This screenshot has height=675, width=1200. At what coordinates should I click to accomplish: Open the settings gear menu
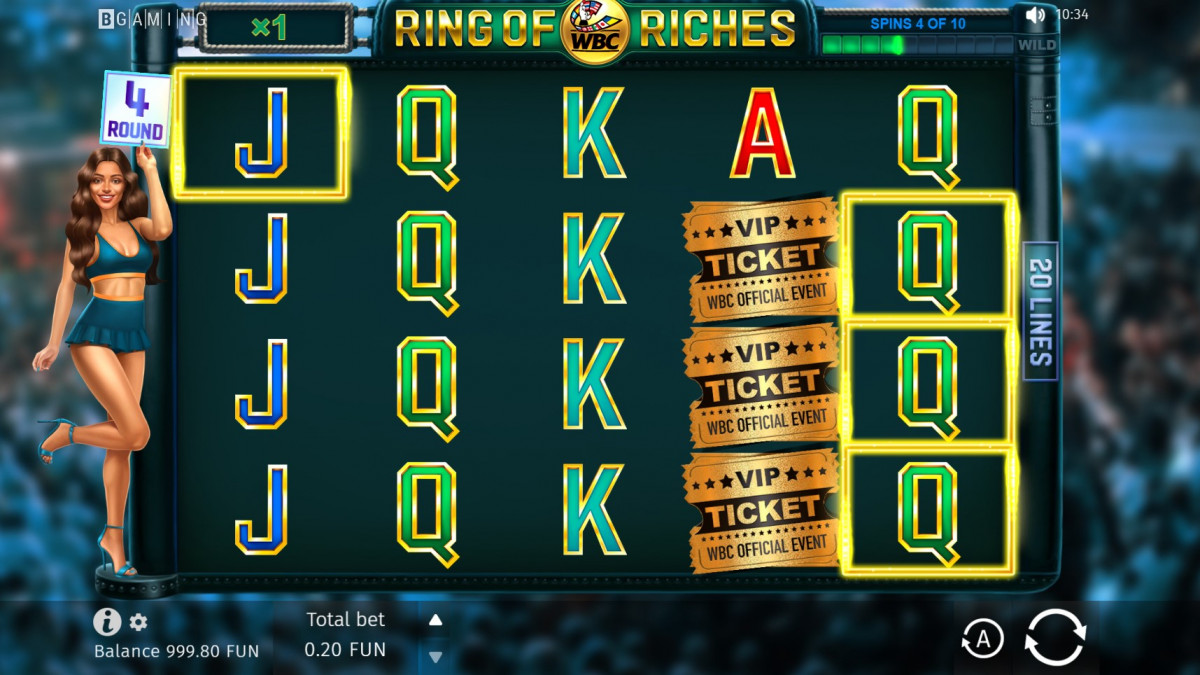coord(138,622)
